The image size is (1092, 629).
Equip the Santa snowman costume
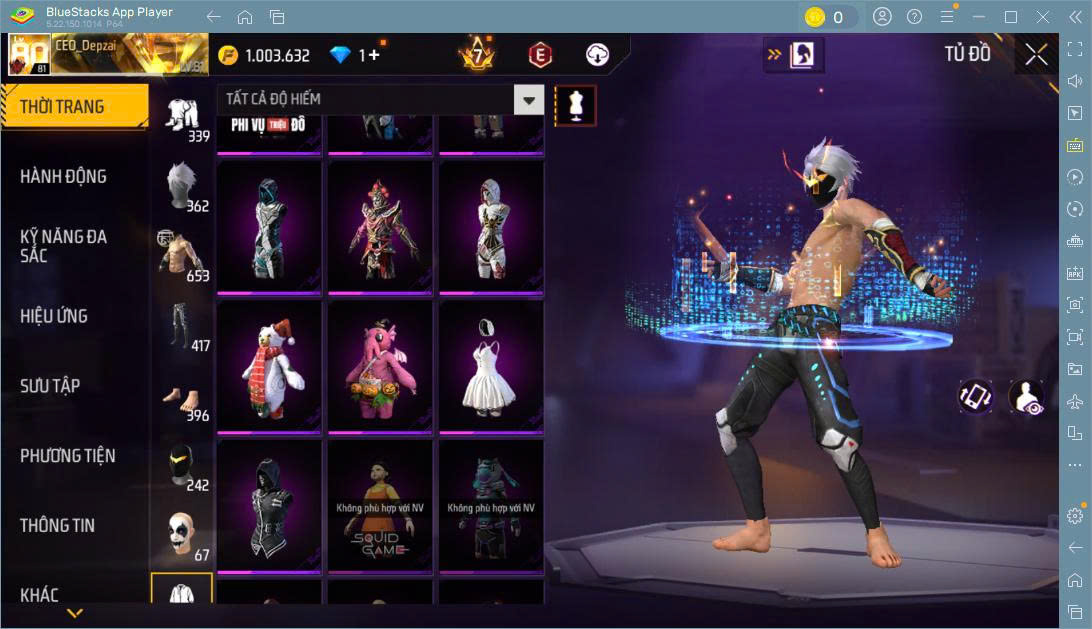269,366
